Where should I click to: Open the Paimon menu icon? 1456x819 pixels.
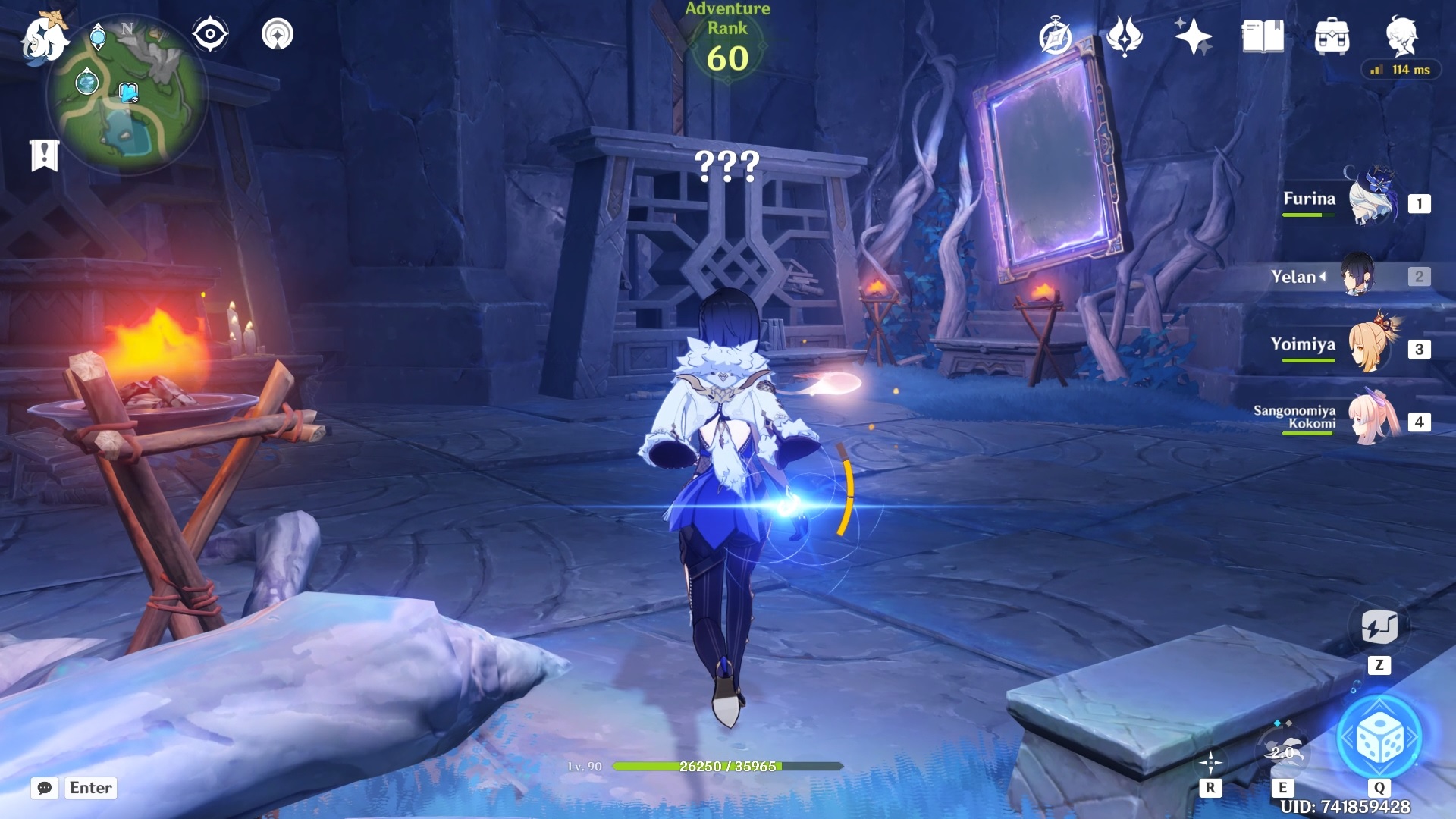[x=43, y=38]
